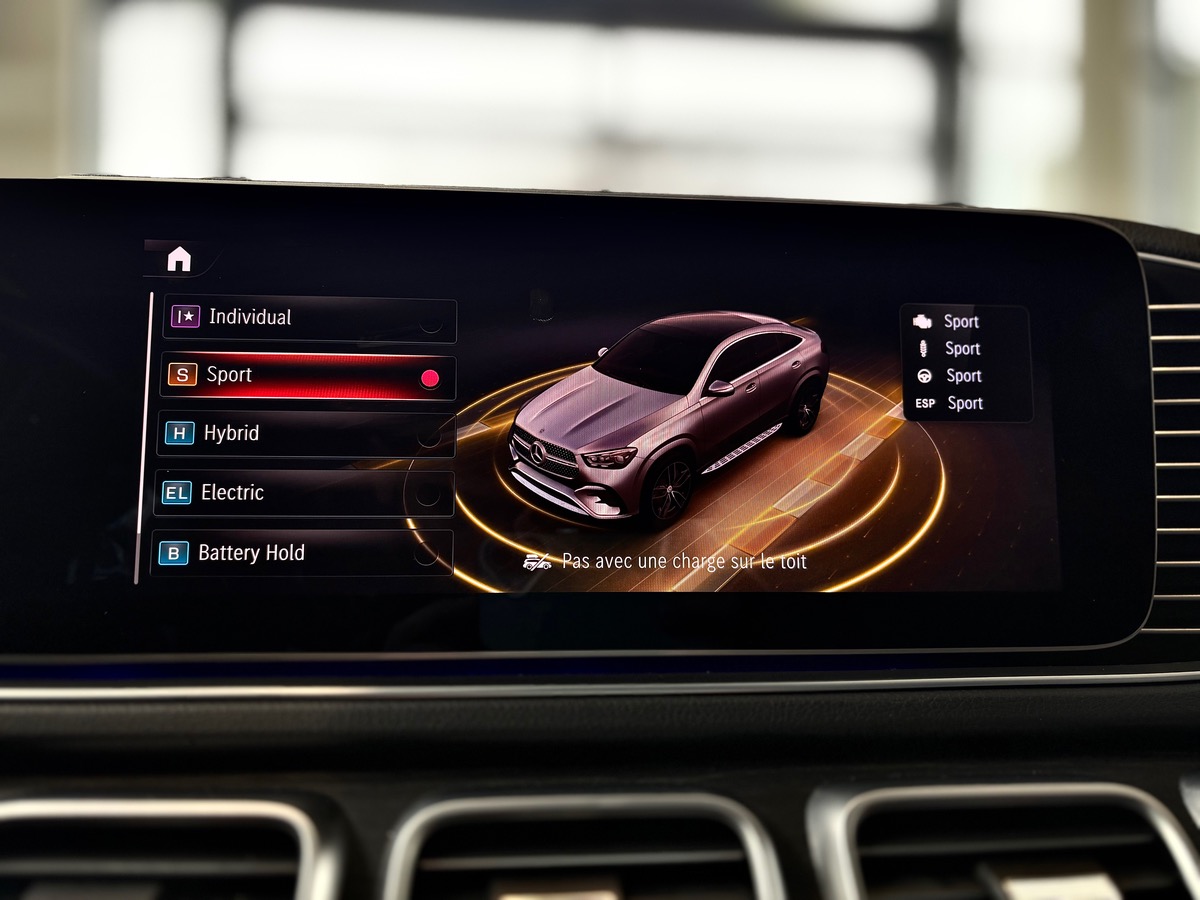1200x900 pixels.
Task: Choose the Sport drive mode
Action: (308, 377)
